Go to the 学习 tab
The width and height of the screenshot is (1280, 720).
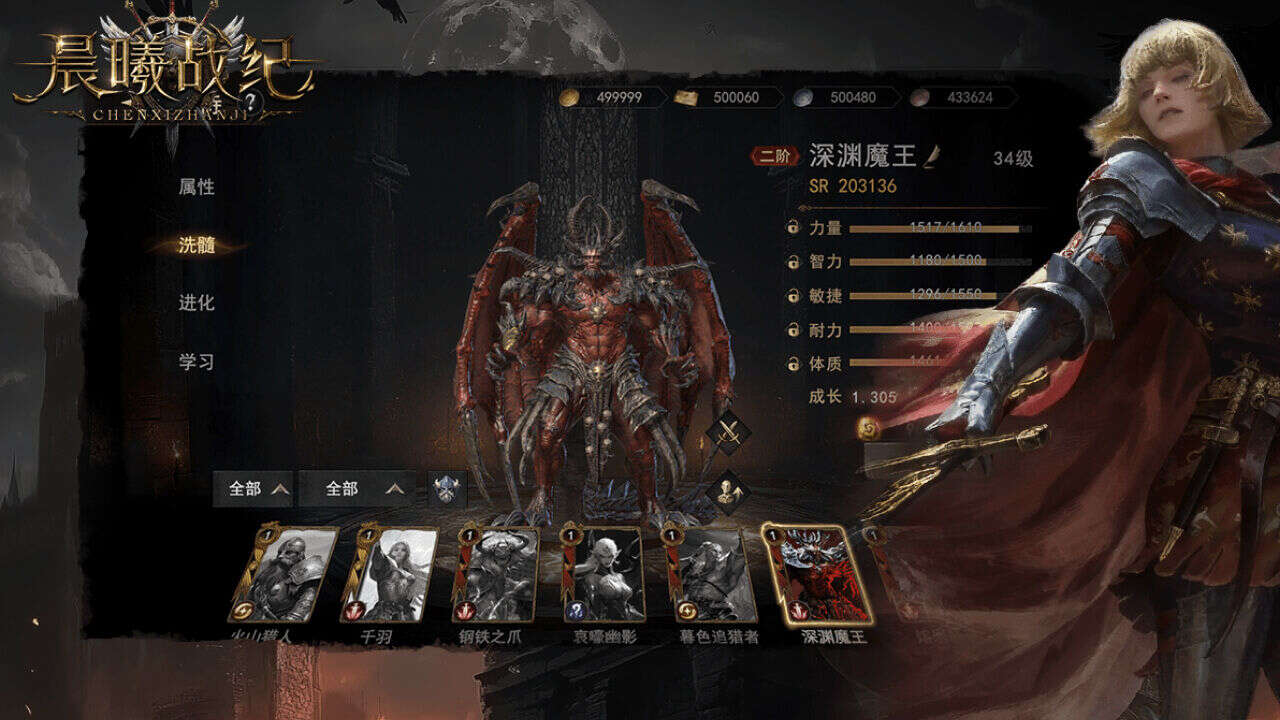click(x=197, y=361)
